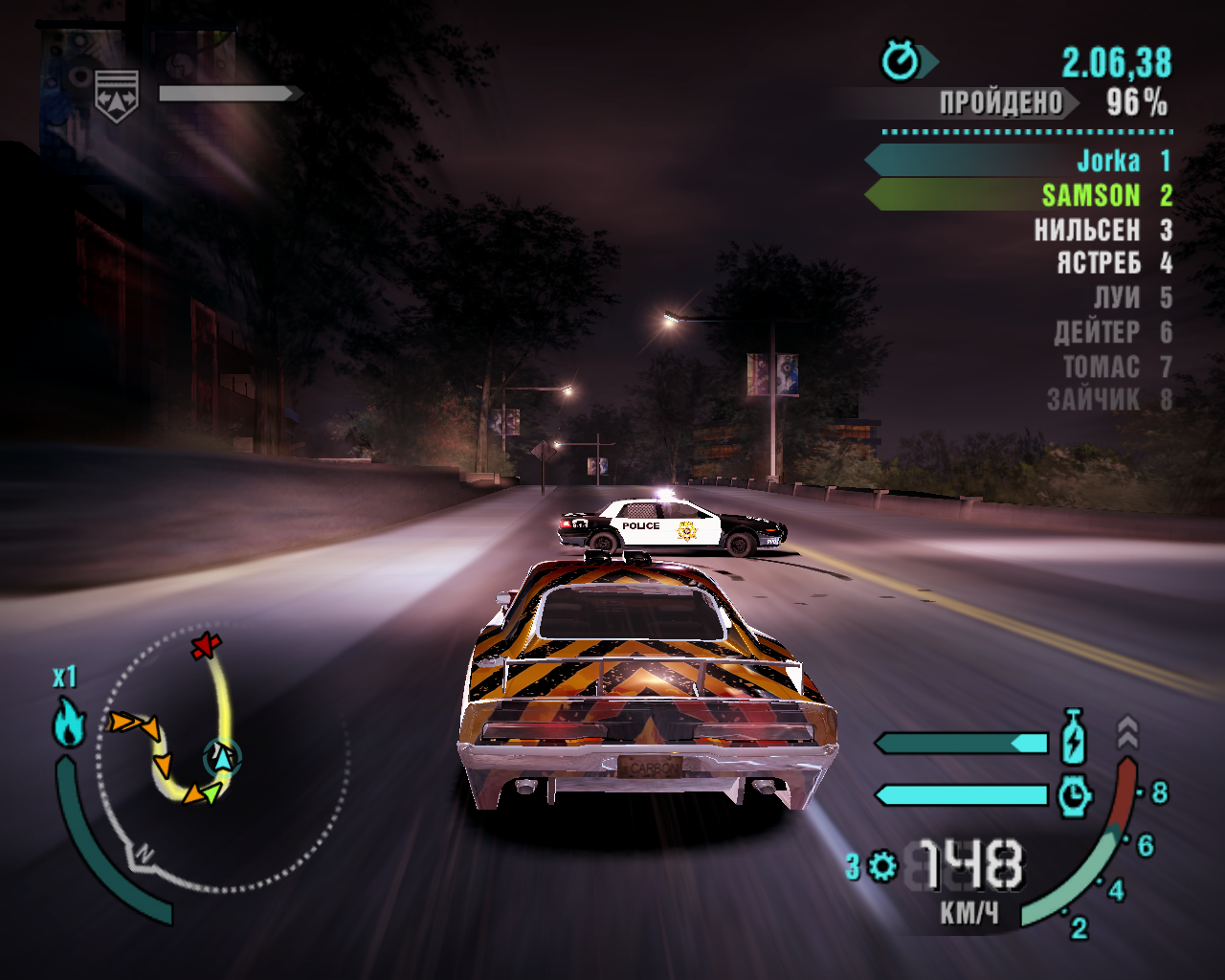The image size is (1225, 980).
Task: Click the gear indicator cog icon
Action: pos(882,866)
